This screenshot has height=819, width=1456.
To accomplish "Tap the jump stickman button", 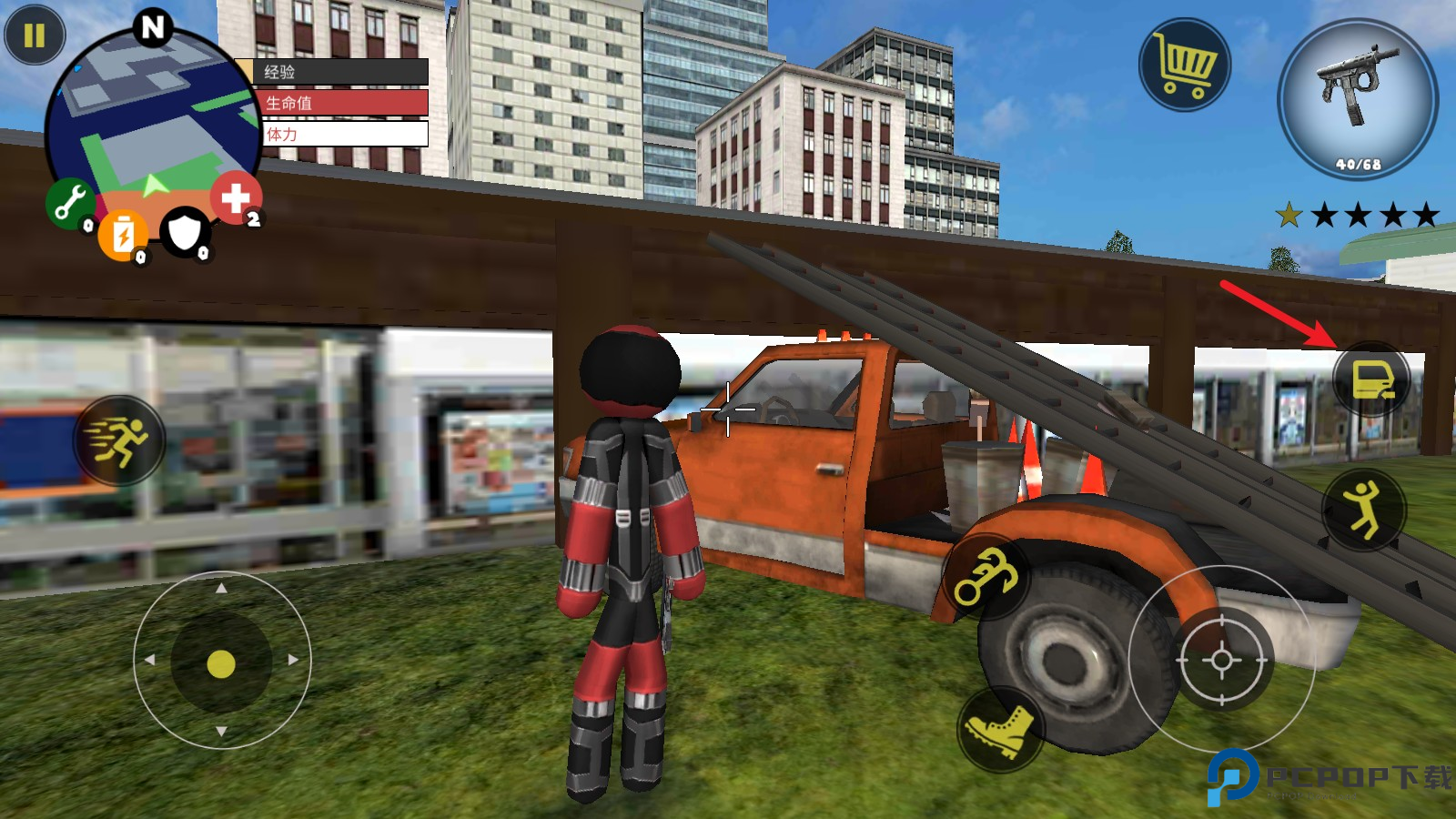I will pyautogui.click(x=1363, y=511).
